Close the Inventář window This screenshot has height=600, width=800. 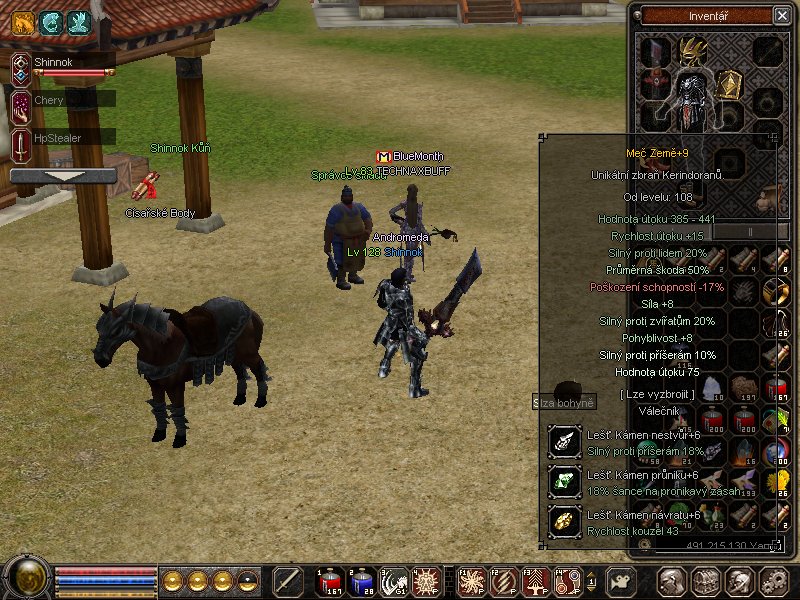point(781,15)
